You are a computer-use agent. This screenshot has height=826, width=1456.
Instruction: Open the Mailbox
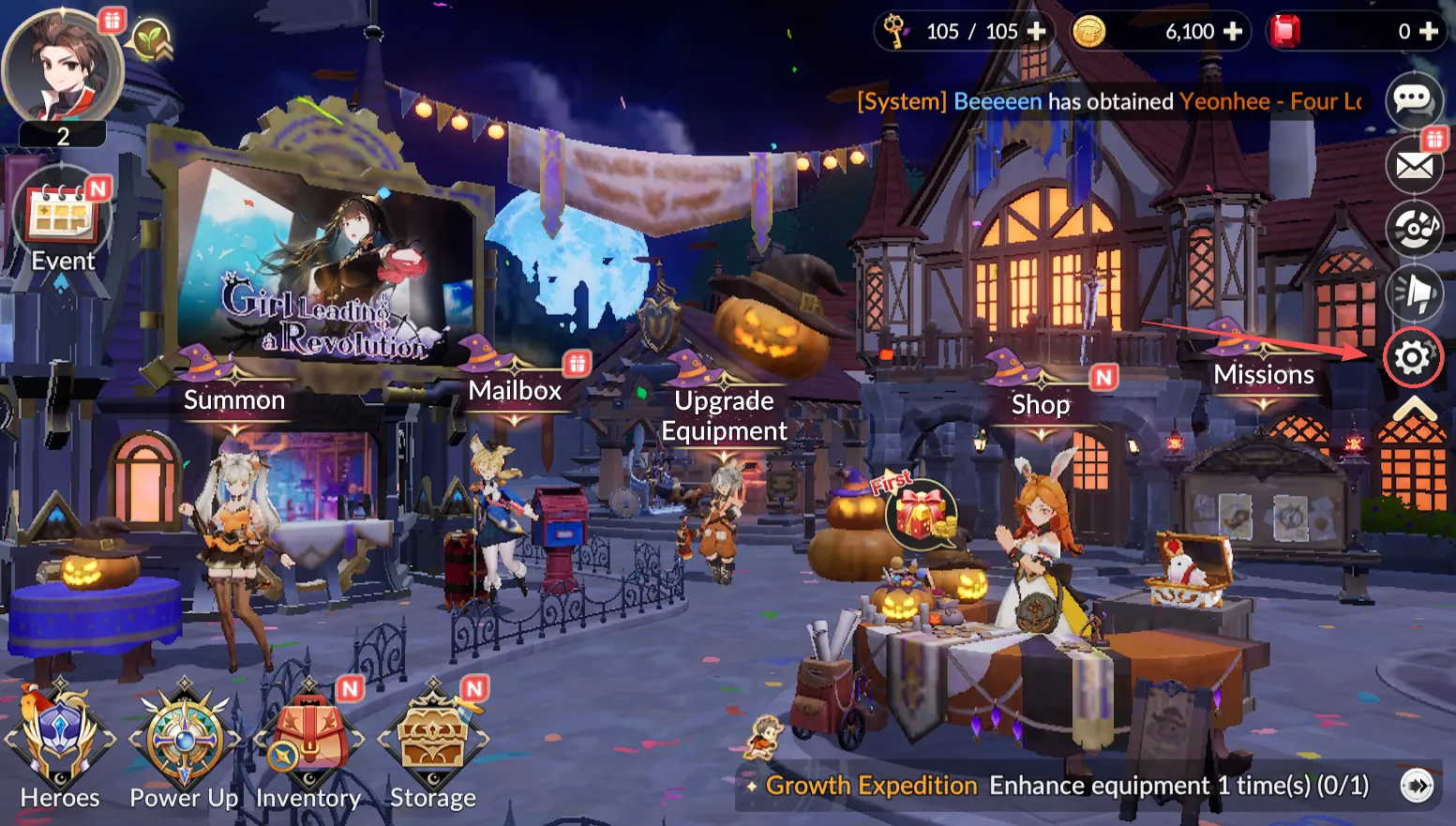point(515,390)
